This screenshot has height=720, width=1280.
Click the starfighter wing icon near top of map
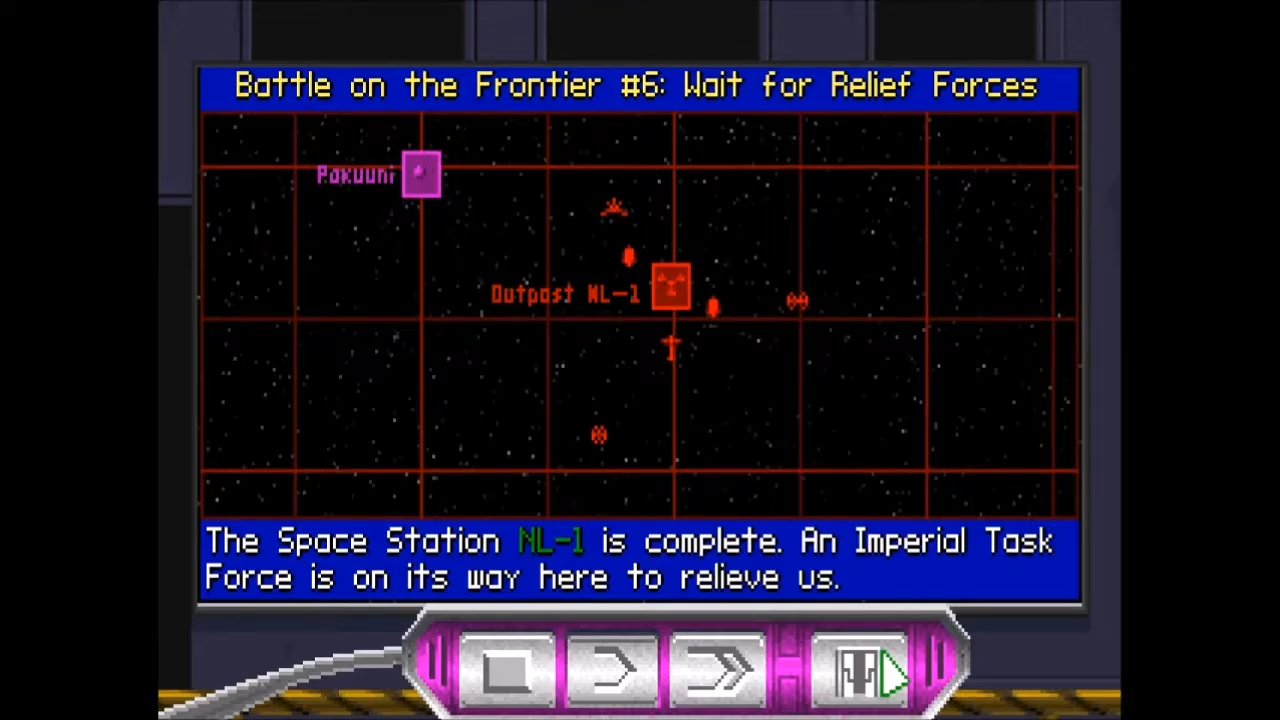(613, 207)
